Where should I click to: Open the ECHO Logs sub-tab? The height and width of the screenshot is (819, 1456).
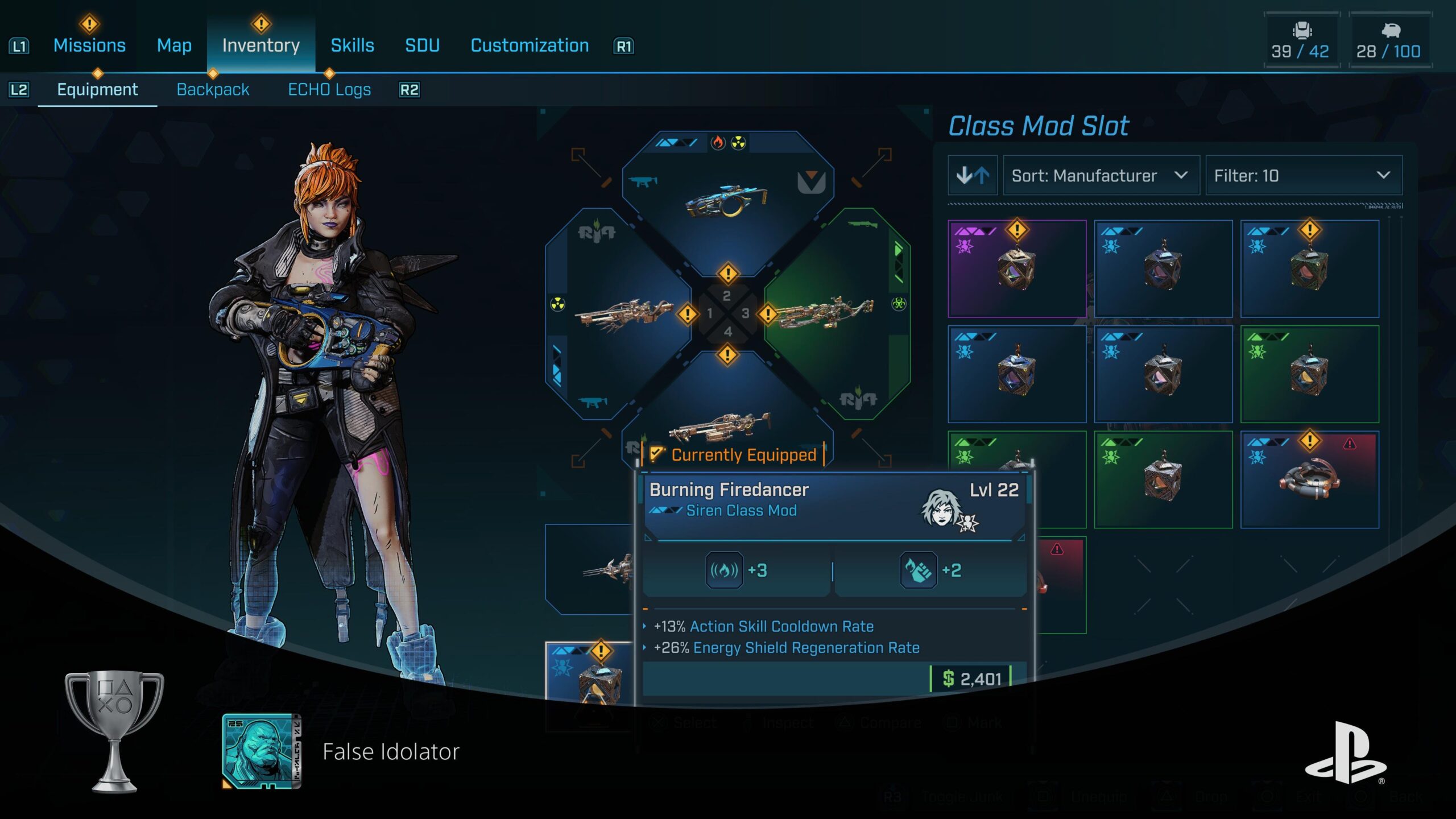click(x=329, y=90)
